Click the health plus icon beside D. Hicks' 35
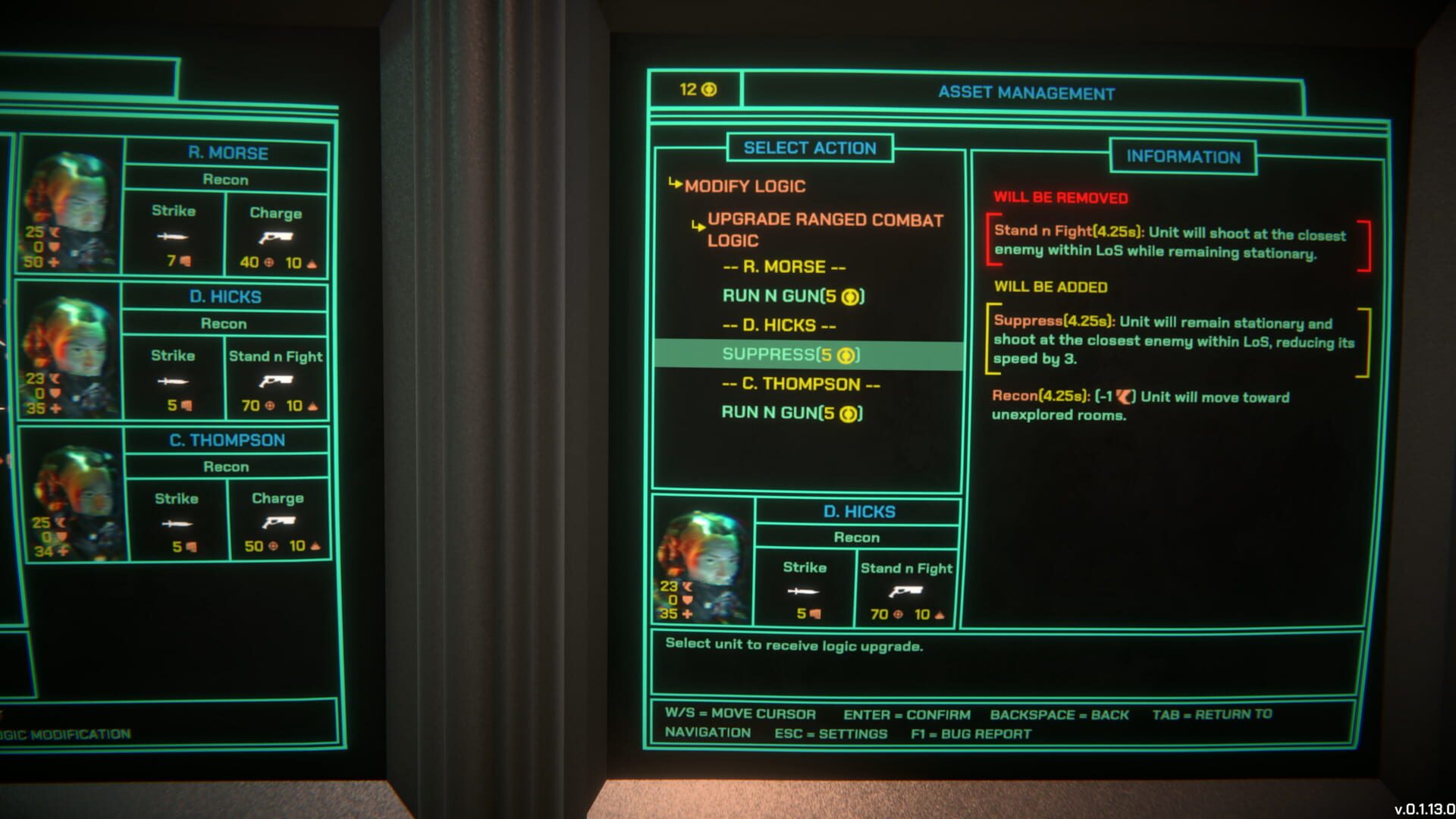The height and width of the screenshot is (819, 1456). 686,615
